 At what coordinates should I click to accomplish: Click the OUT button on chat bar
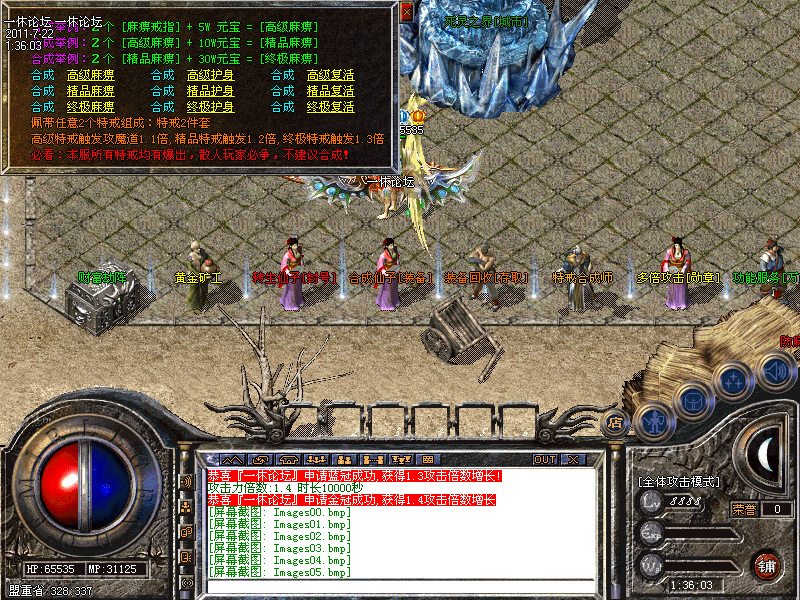tap(544, 459)
